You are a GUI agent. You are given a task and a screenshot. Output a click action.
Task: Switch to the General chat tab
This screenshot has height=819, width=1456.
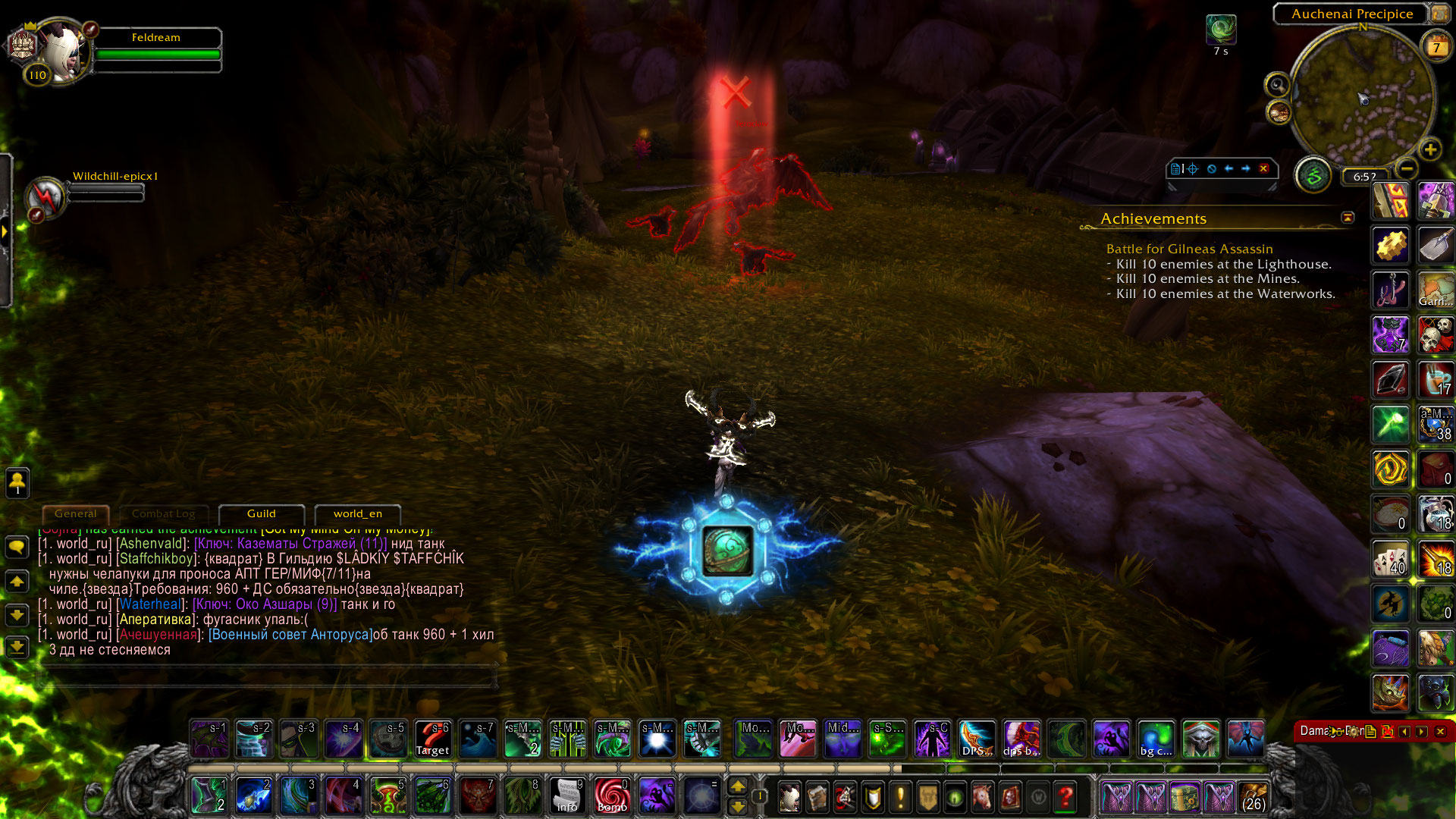tap(76, 514)
